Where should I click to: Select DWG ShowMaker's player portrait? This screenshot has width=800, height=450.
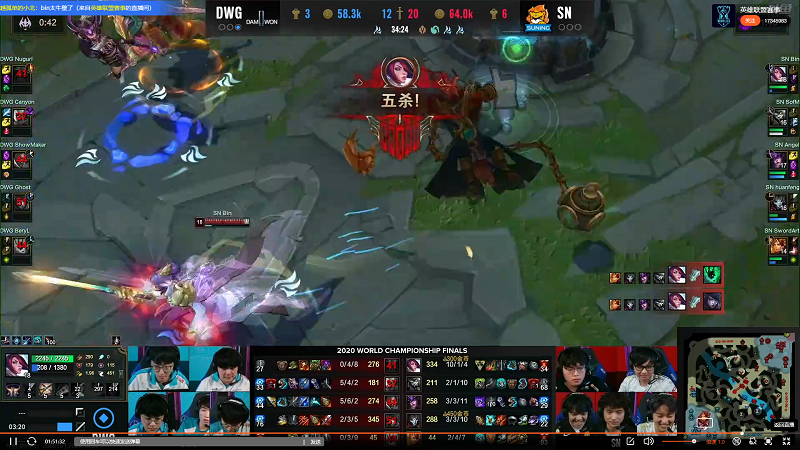click(x=21, y=163)
